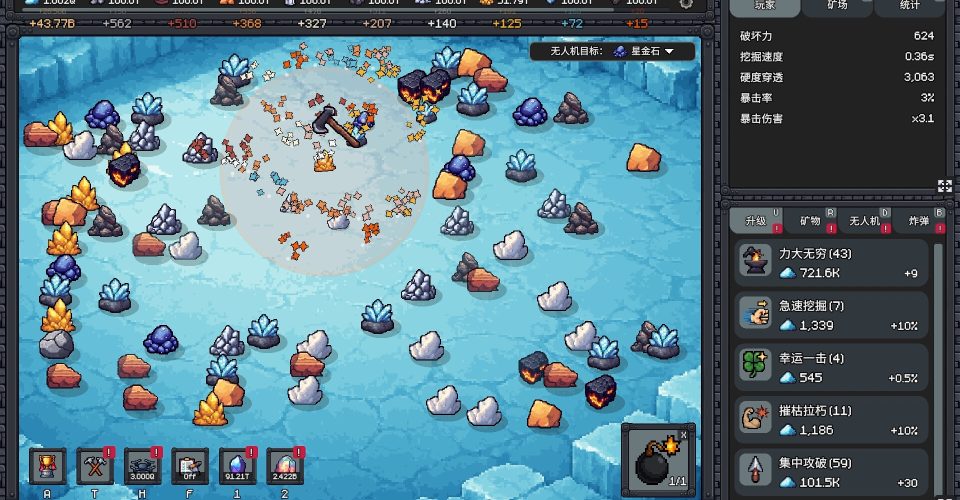Switch to the 统计 tab

pyautogui.click(x=908, y=6)
